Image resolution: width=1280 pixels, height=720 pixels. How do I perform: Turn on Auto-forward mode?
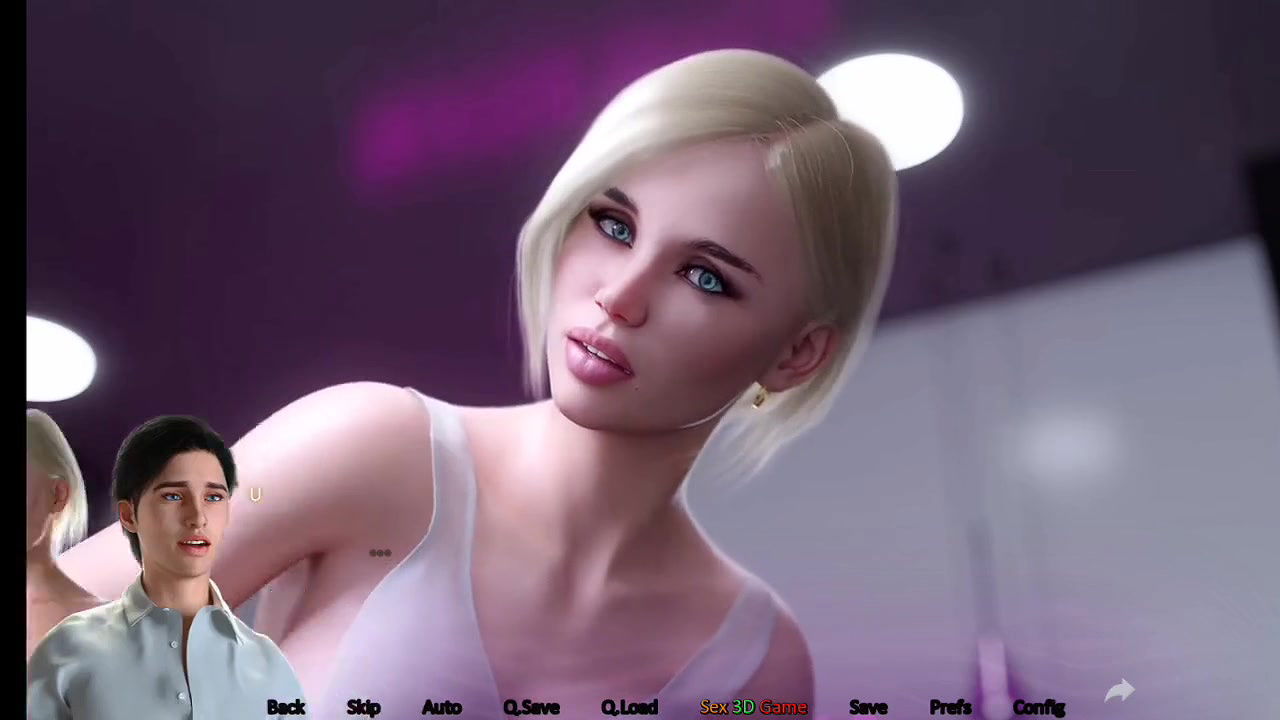441,707
